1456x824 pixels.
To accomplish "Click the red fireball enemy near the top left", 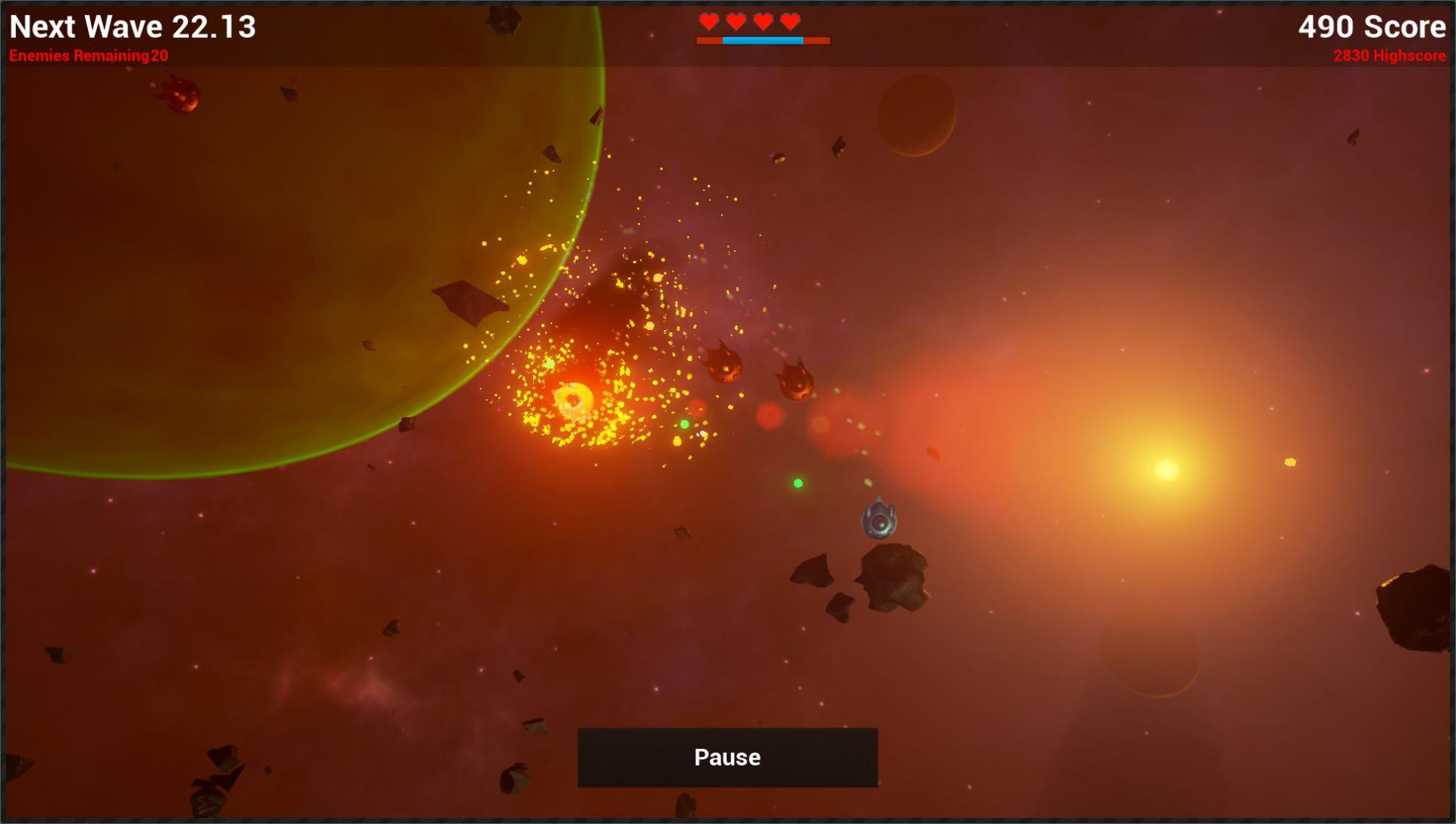I will (180, 96).
